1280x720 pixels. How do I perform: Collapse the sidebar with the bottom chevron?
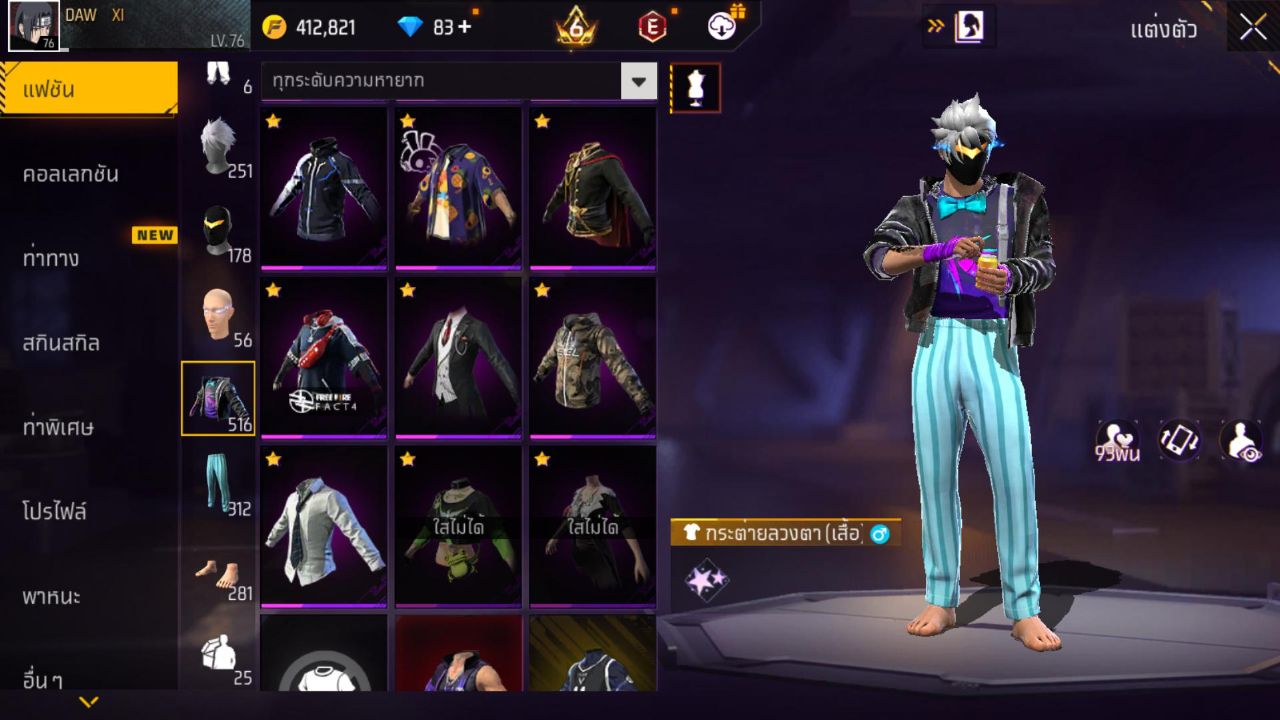click(91, 703)
